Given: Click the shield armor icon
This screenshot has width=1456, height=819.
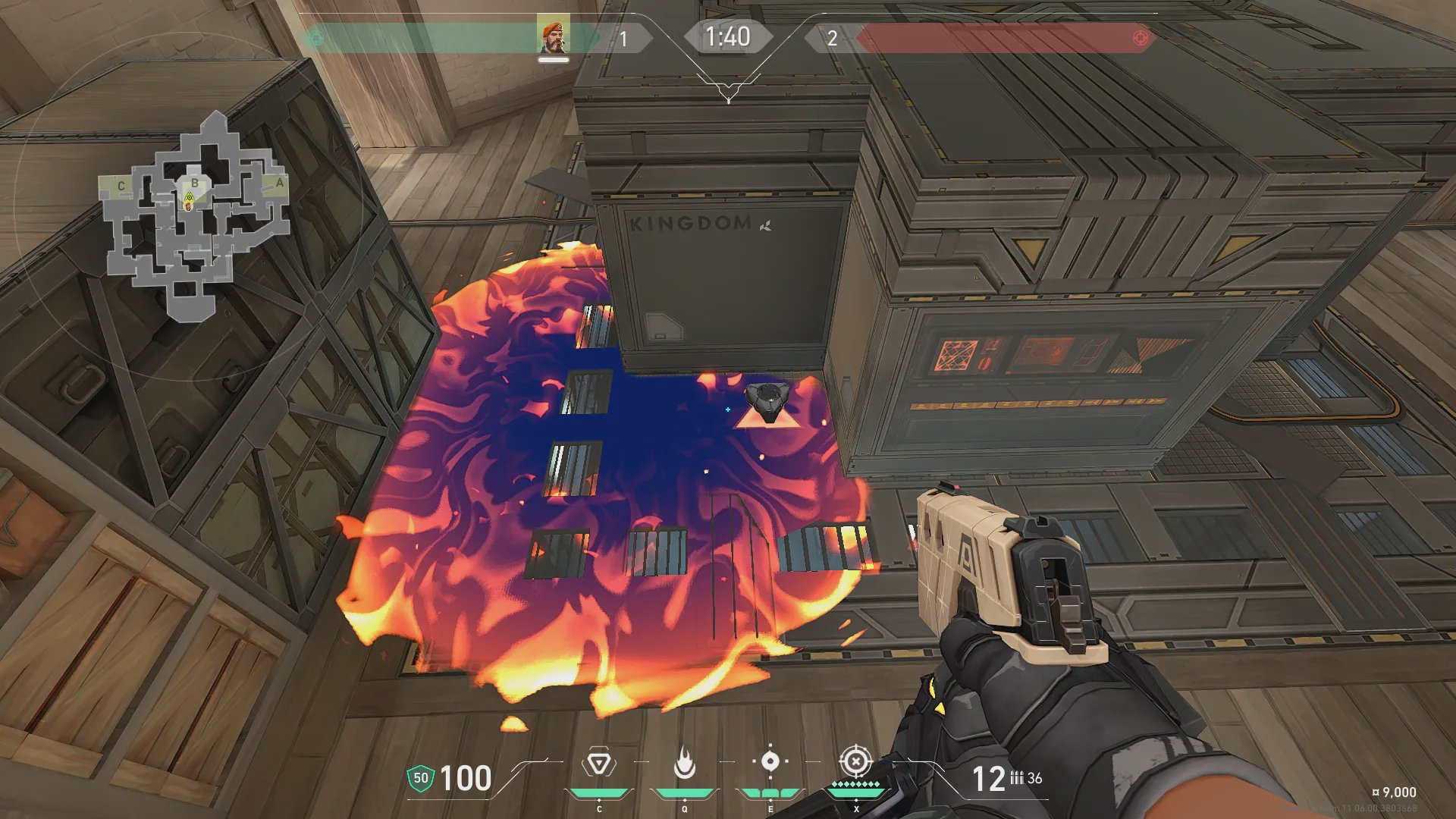Looking at the screenshot, I should click(420, 778).
